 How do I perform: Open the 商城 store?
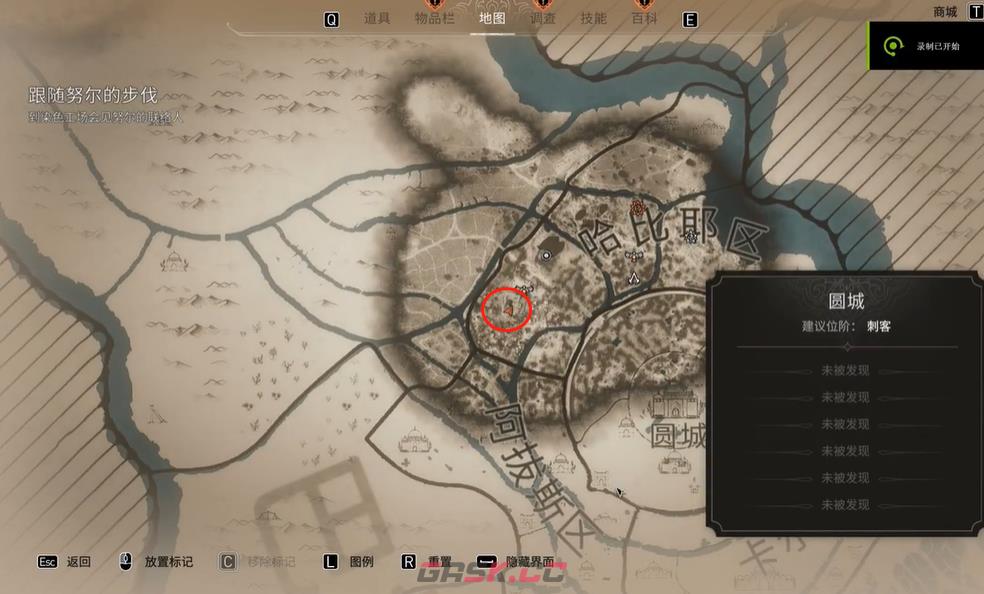point(945,12)
